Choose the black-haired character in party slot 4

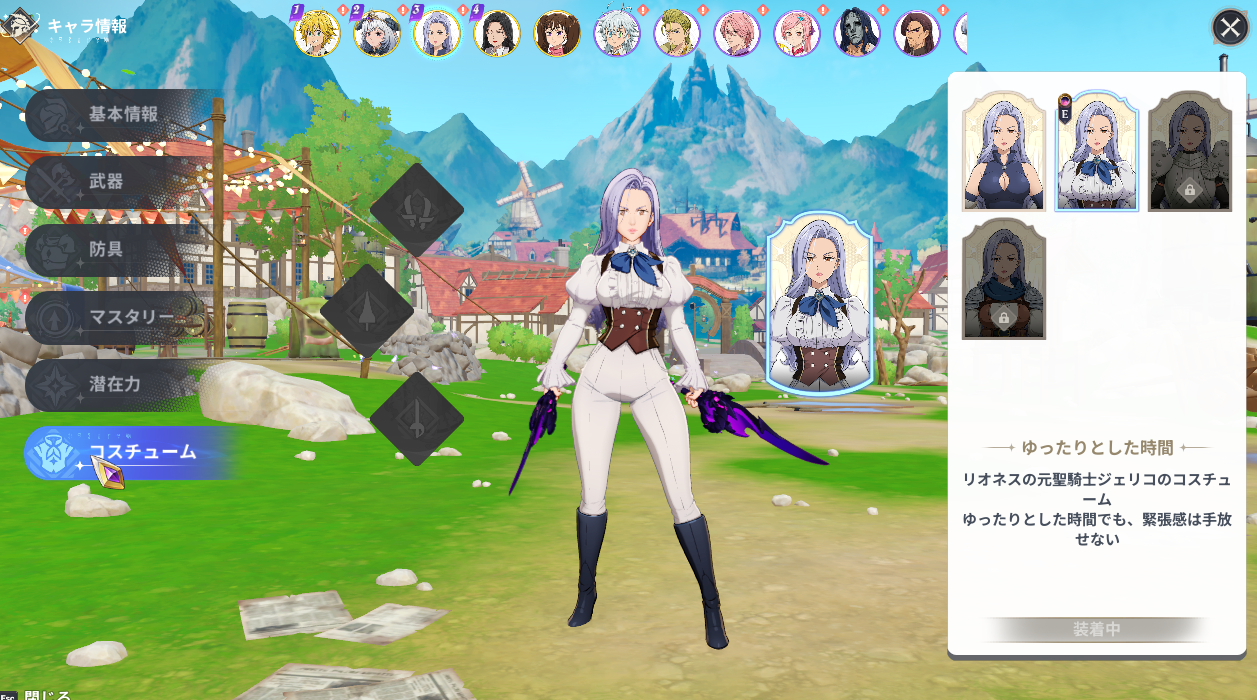(x=497, y=34)
